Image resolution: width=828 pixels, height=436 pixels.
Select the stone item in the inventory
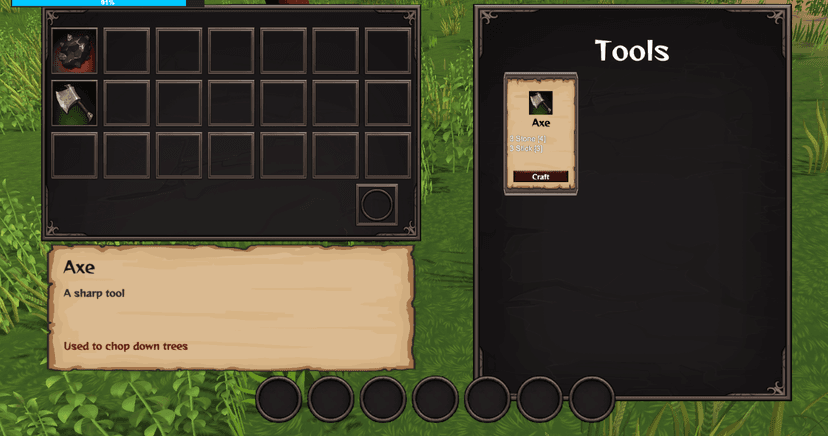click(75, 51)
